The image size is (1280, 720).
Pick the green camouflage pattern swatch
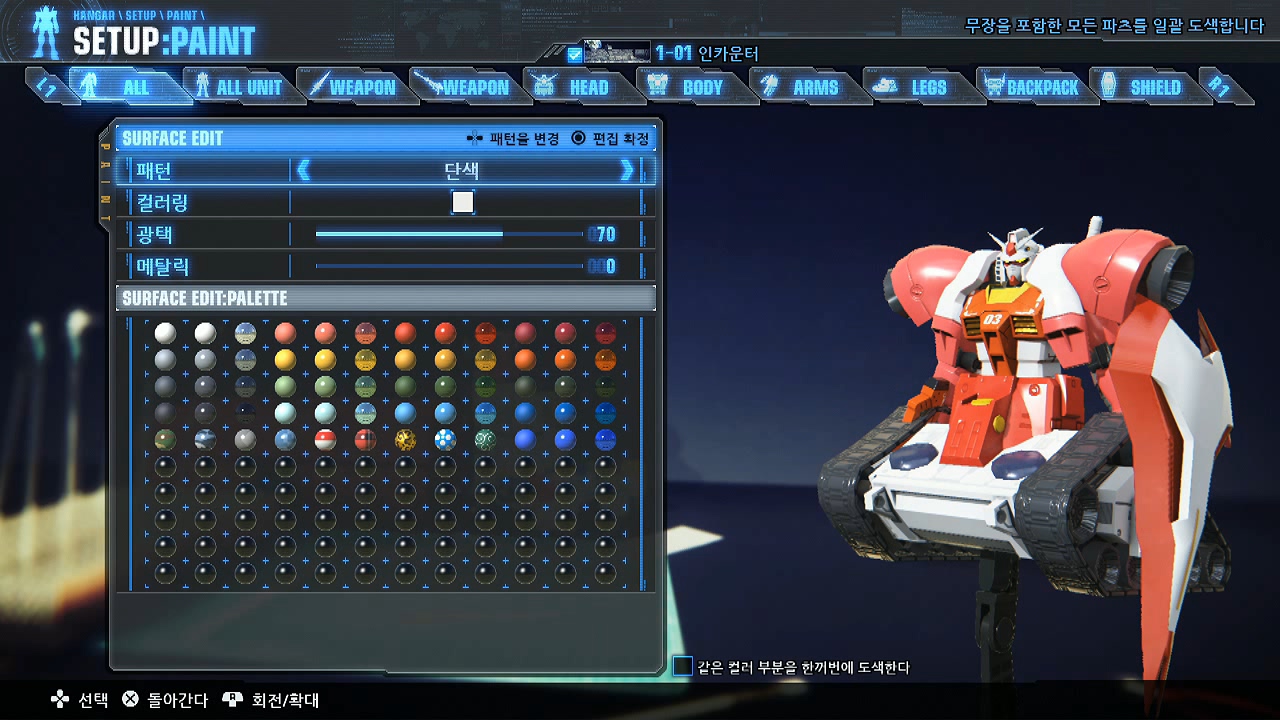[x=165, y=439]
